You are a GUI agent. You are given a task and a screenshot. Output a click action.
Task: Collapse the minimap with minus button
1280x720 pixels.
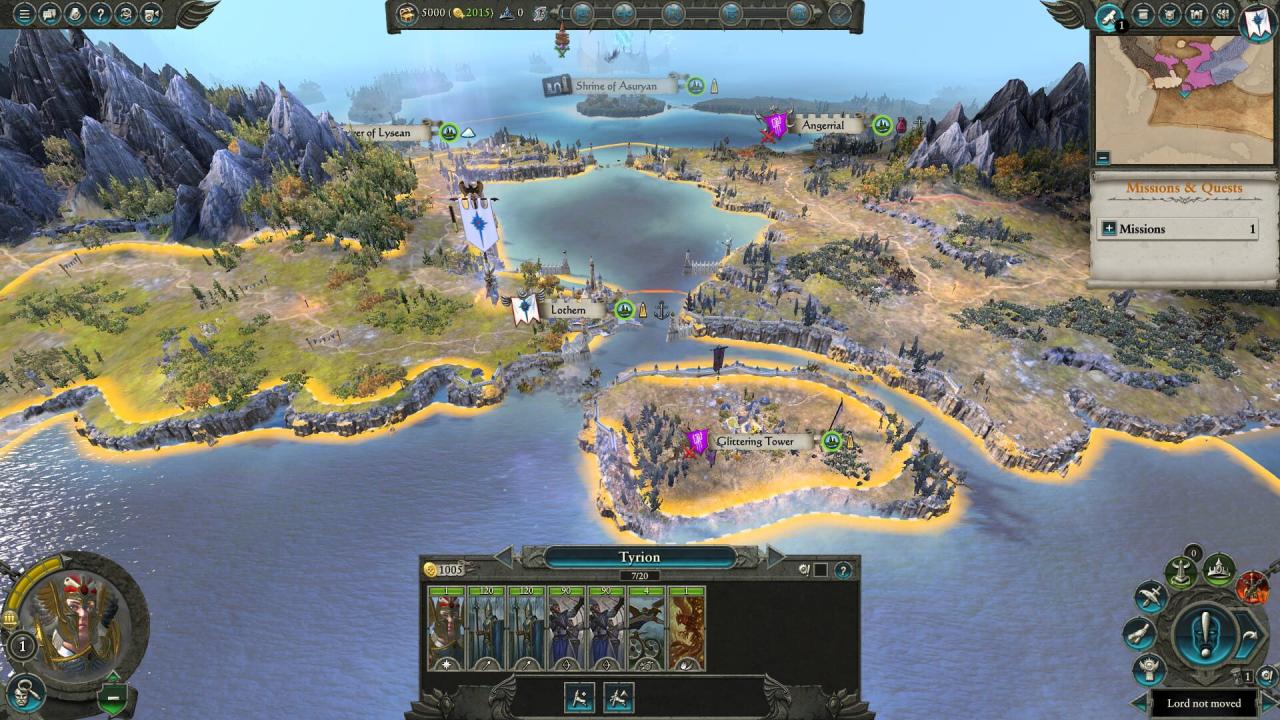(1103, 157)
